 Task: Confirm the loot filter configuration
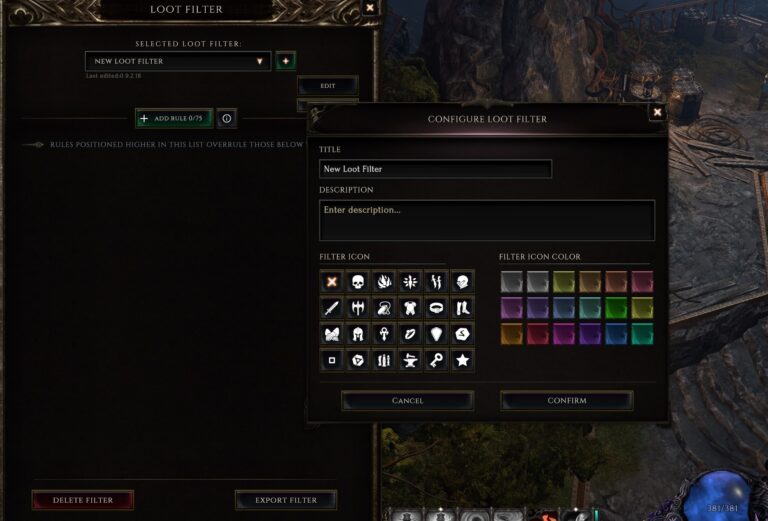[566, 401]
